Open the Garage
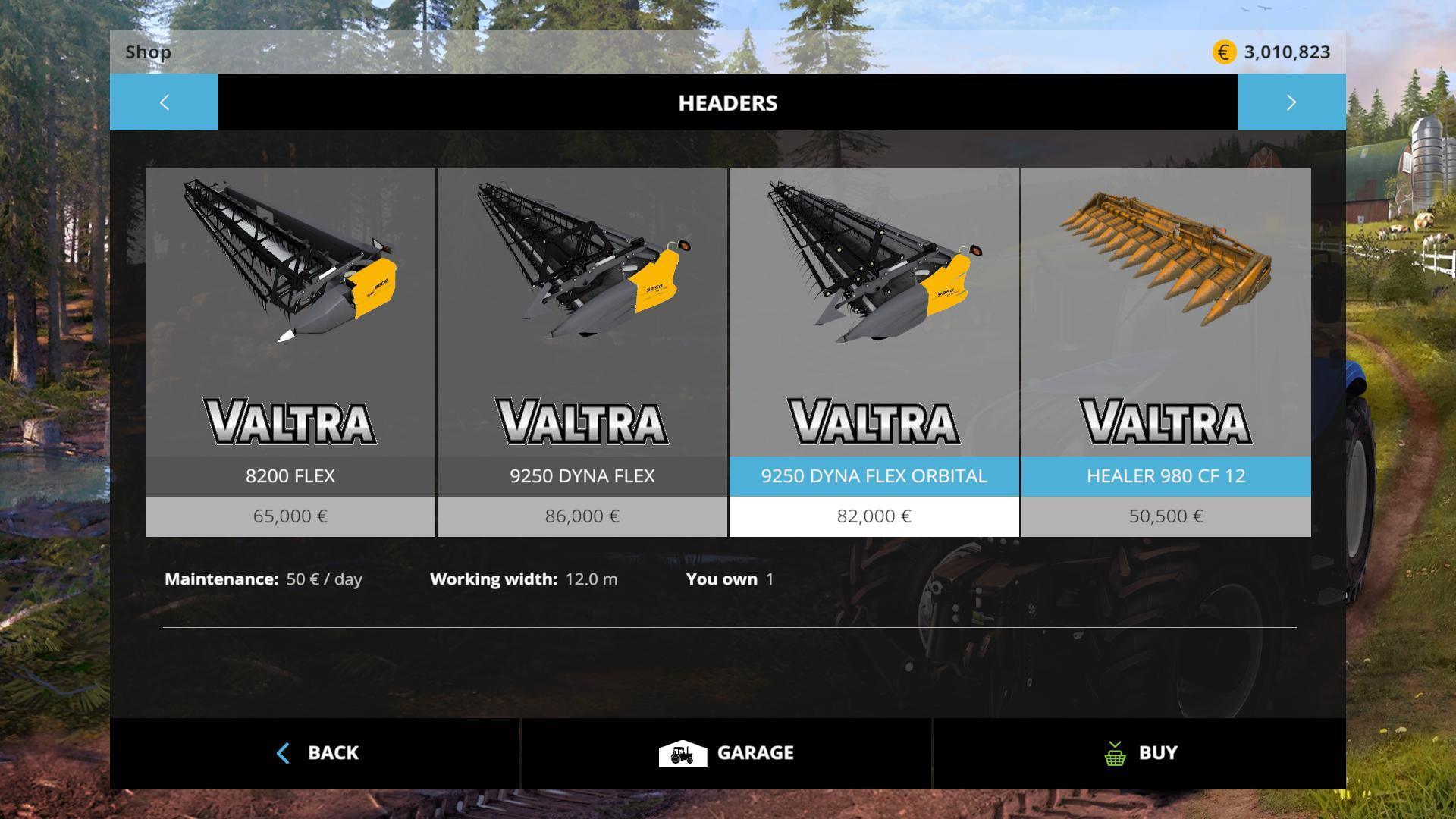 pos(726,753)
